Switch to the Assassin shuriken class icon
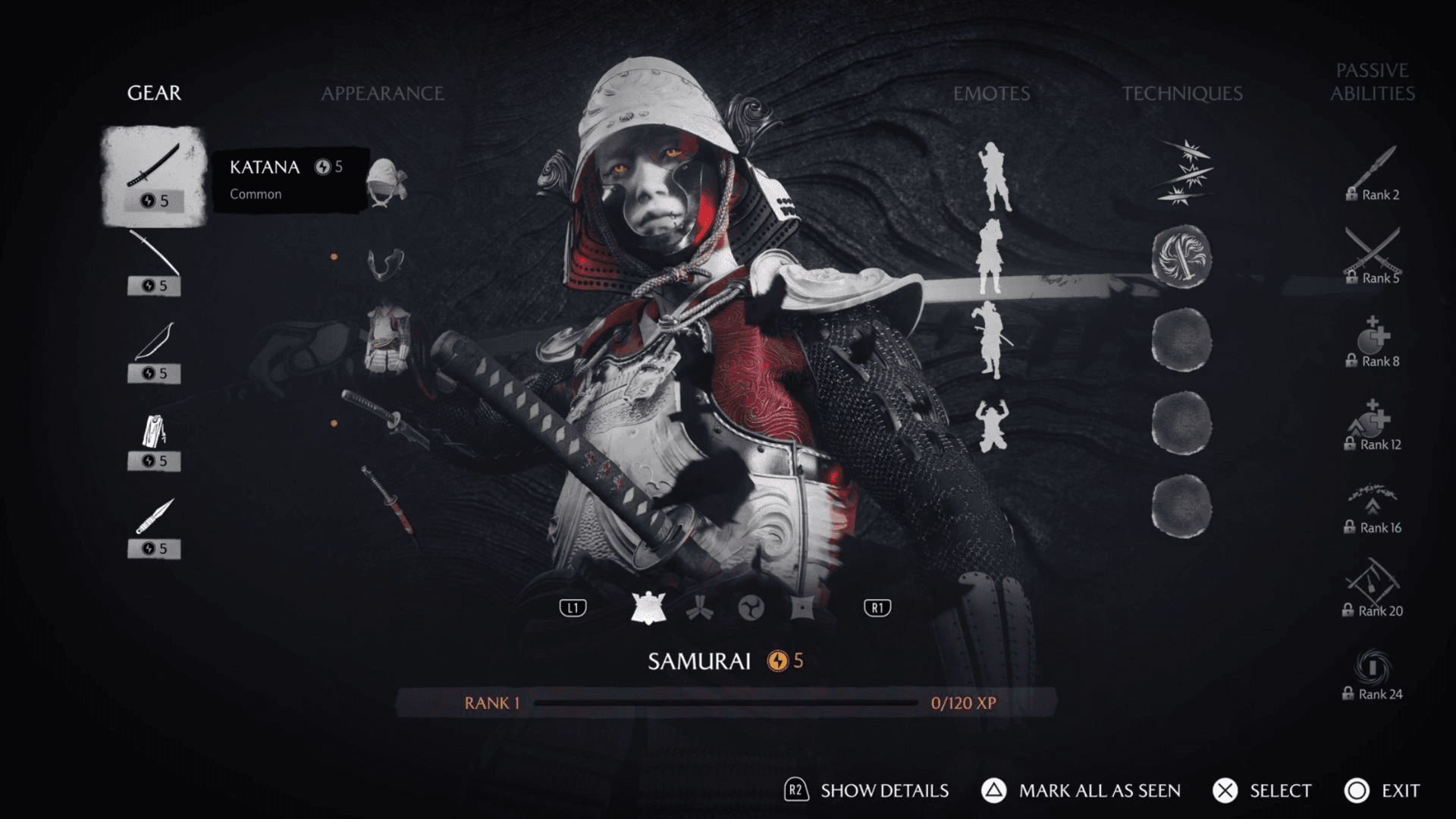The height and width of the screenshot is (819, 1456). pyautogui.click(x=802, y=608)
